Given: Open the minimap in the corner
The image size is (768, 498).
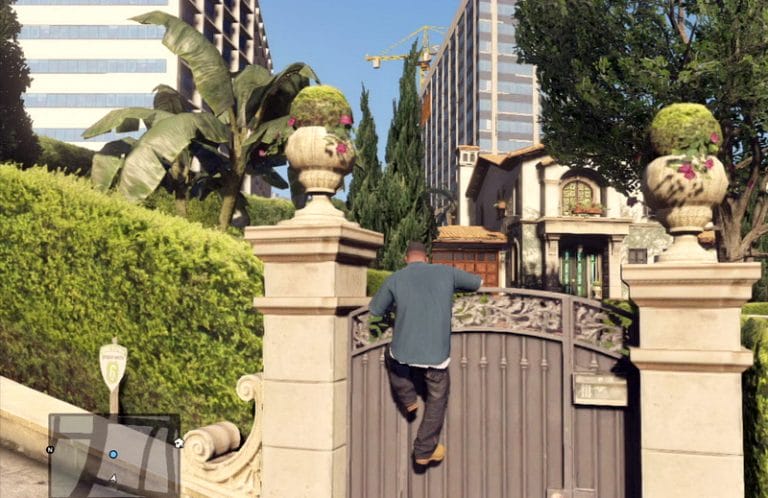Looking at the screenshot, I should (x=113, y=455).
